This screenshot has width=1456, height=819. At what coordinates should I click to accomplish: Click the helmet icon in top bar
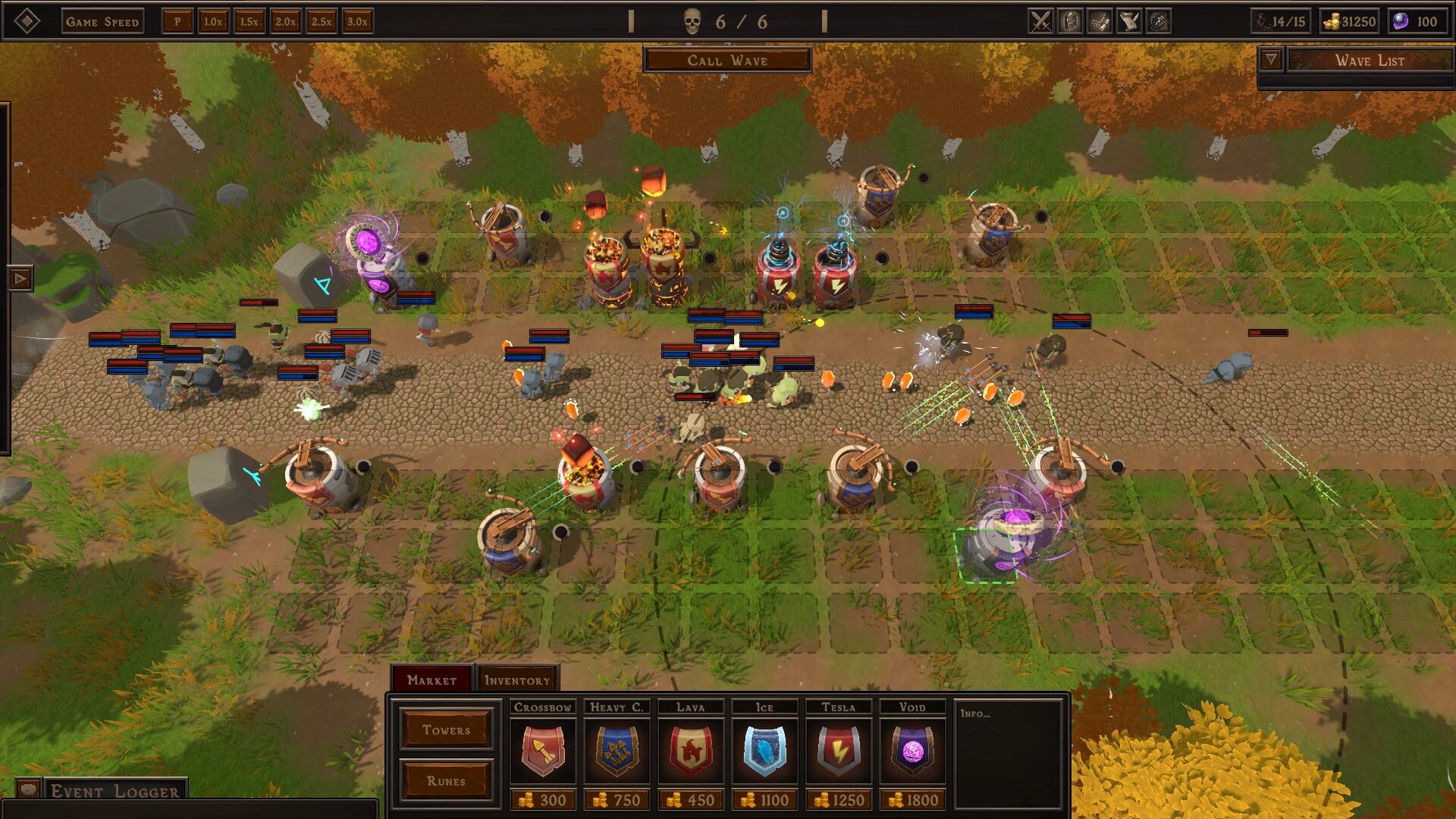click(1071, 21)
